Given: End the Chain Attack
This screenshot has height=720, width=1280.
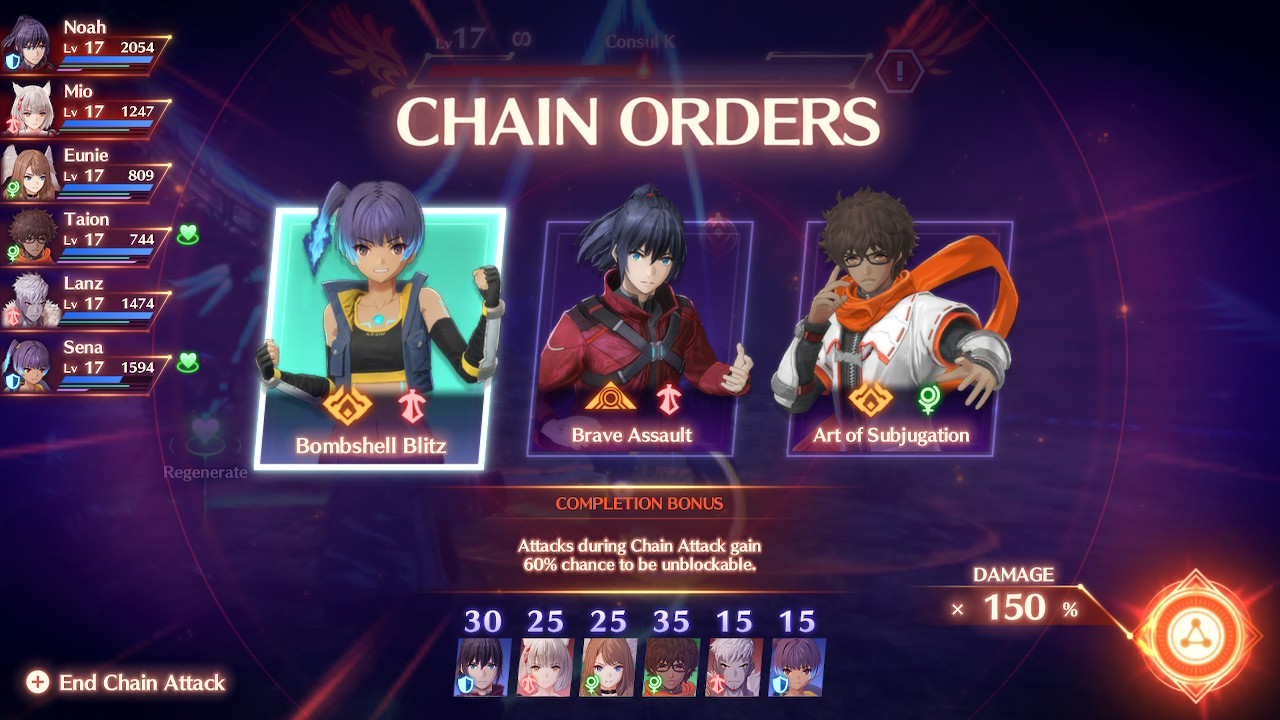Looking at the screenshot, I should 127,683.
